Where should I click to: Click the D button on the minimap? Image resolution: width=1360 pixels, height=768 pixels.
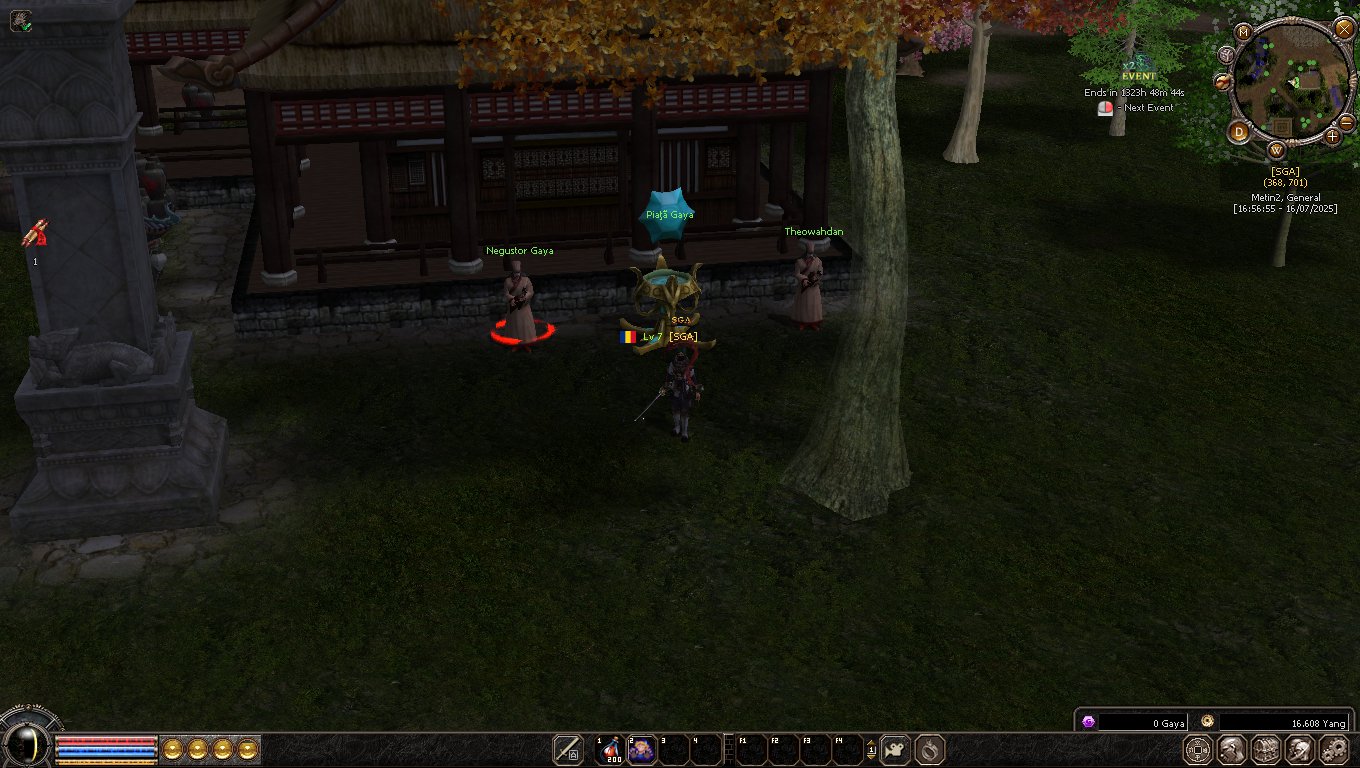(x=1240, y=132)
